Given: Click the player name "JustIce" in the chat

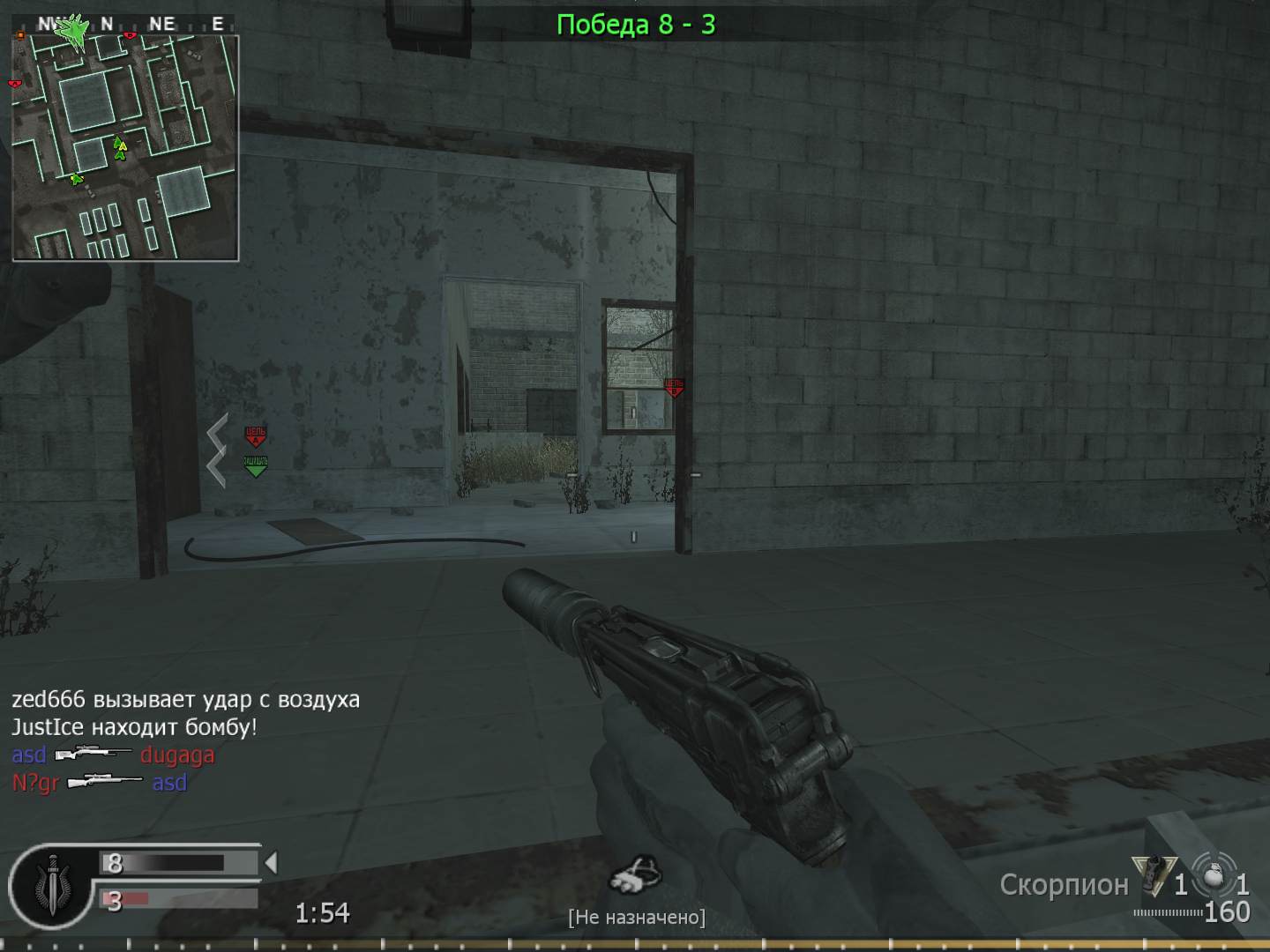Looking at the screenshot, I should [x=47, y=726].
